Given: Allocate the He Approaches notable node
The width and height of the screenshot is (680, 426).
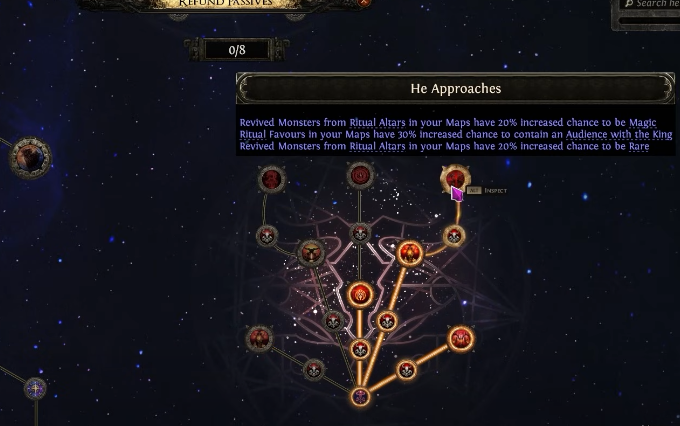Looking at the screenshot, I should click(x=454, y=179).
